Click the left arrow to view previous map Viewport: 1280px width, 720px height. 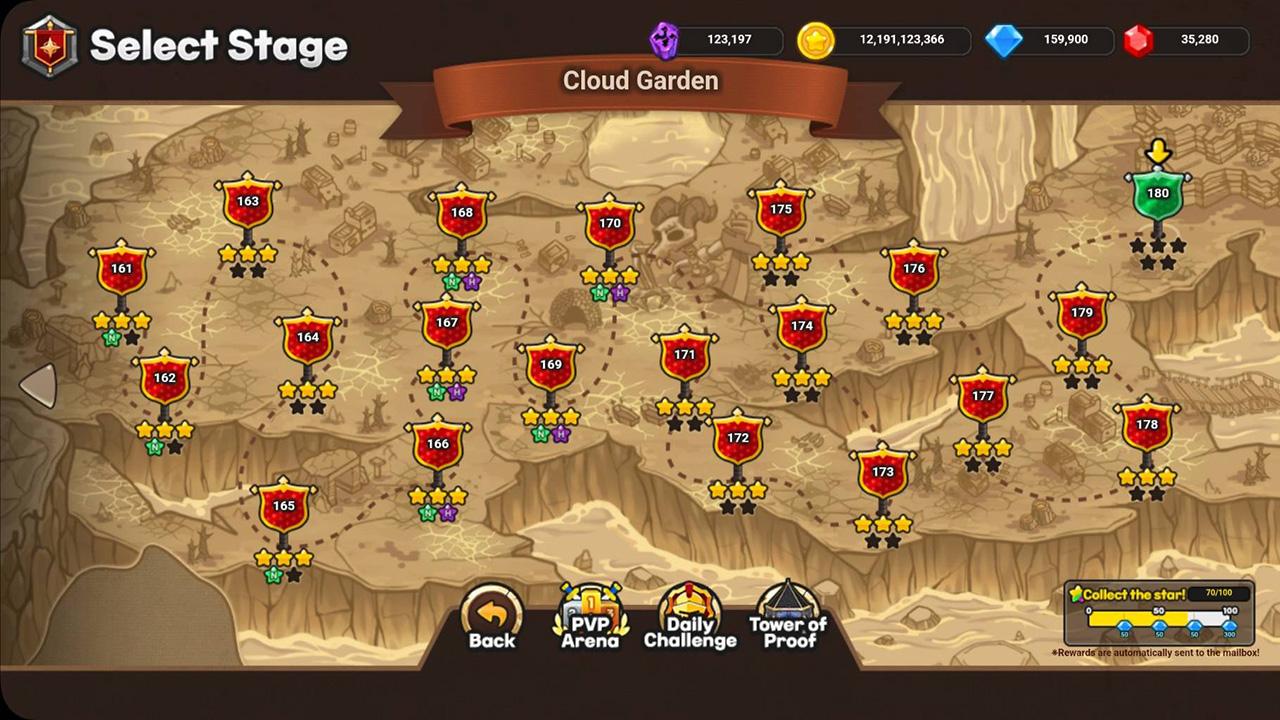38,385
